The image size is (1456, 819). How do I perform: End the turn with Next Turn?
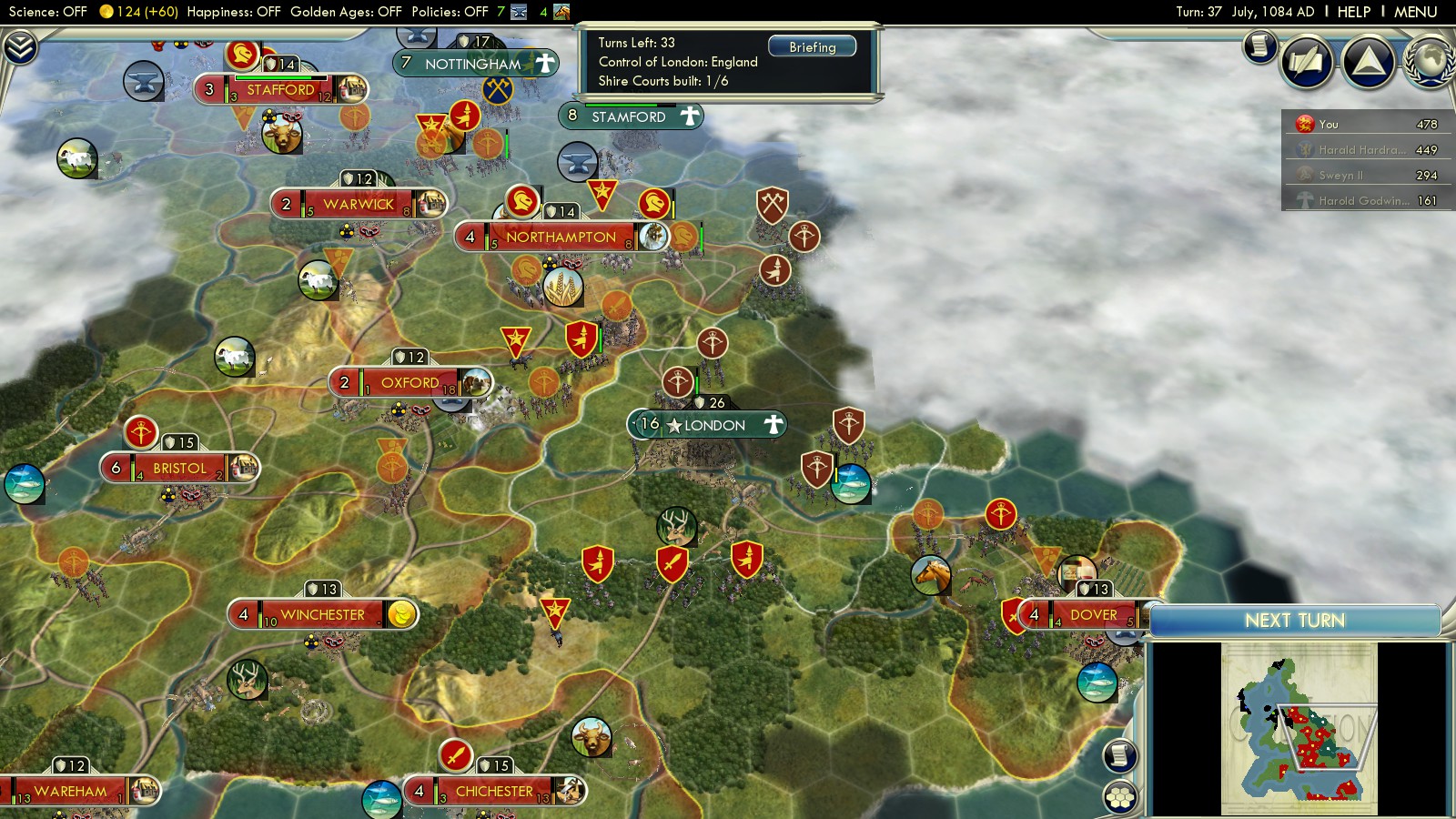pyautogui.click(x=1294, y=621)
